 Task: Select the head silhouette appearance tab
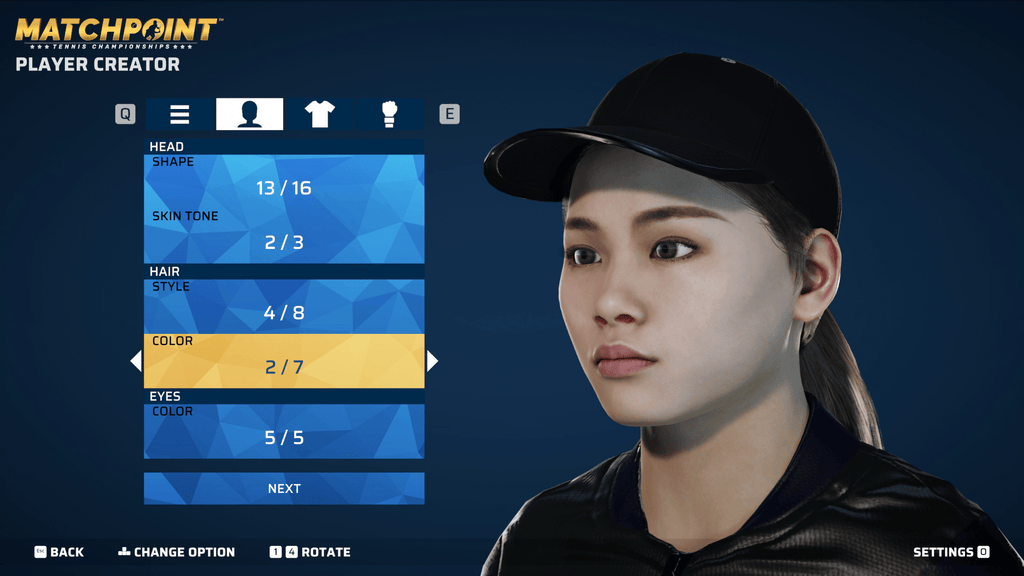point(250,115)
